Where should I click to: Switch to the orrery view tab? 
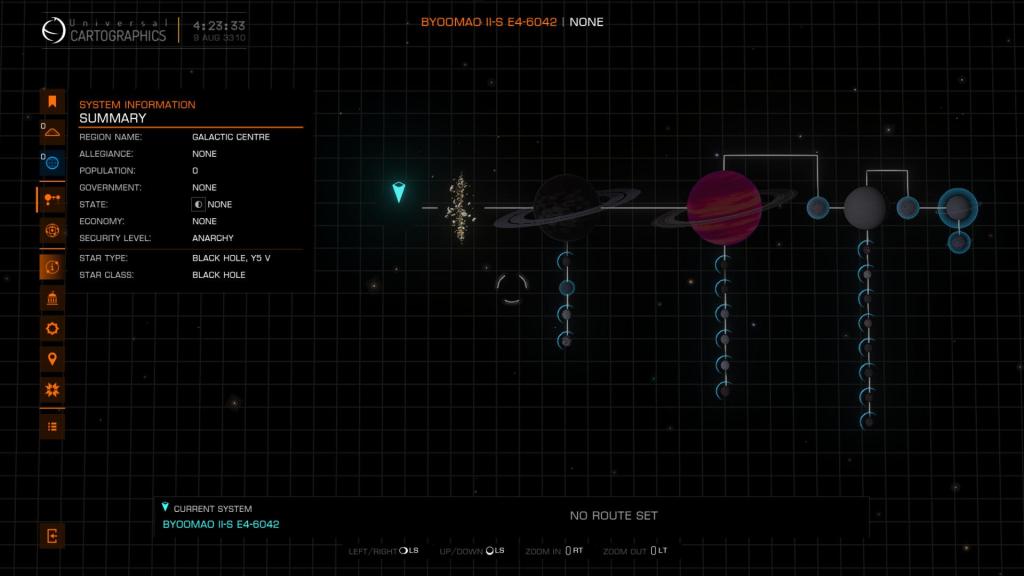click(52, 231)
